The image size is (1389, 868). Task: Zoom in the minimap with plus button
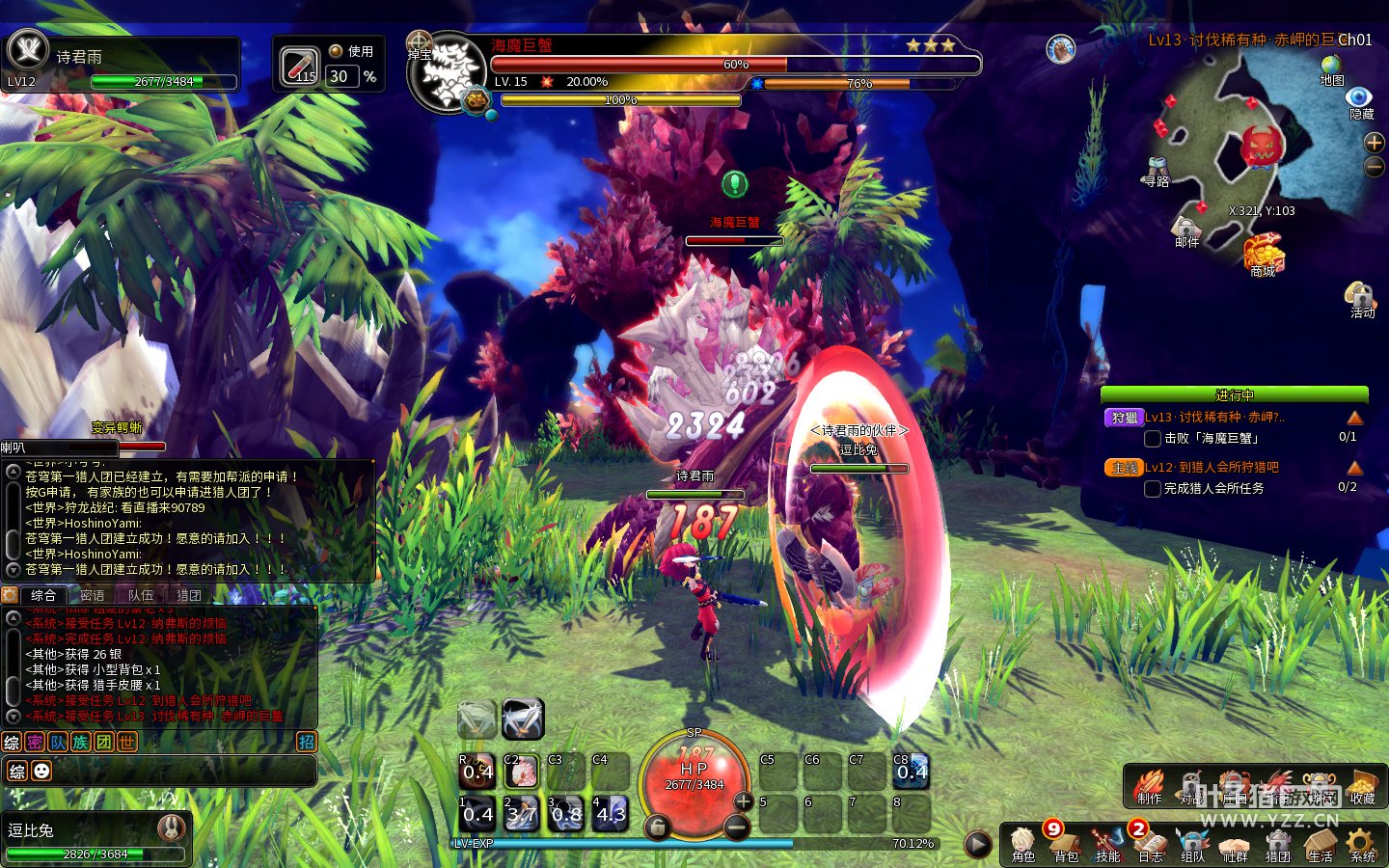pos(1375,143)
